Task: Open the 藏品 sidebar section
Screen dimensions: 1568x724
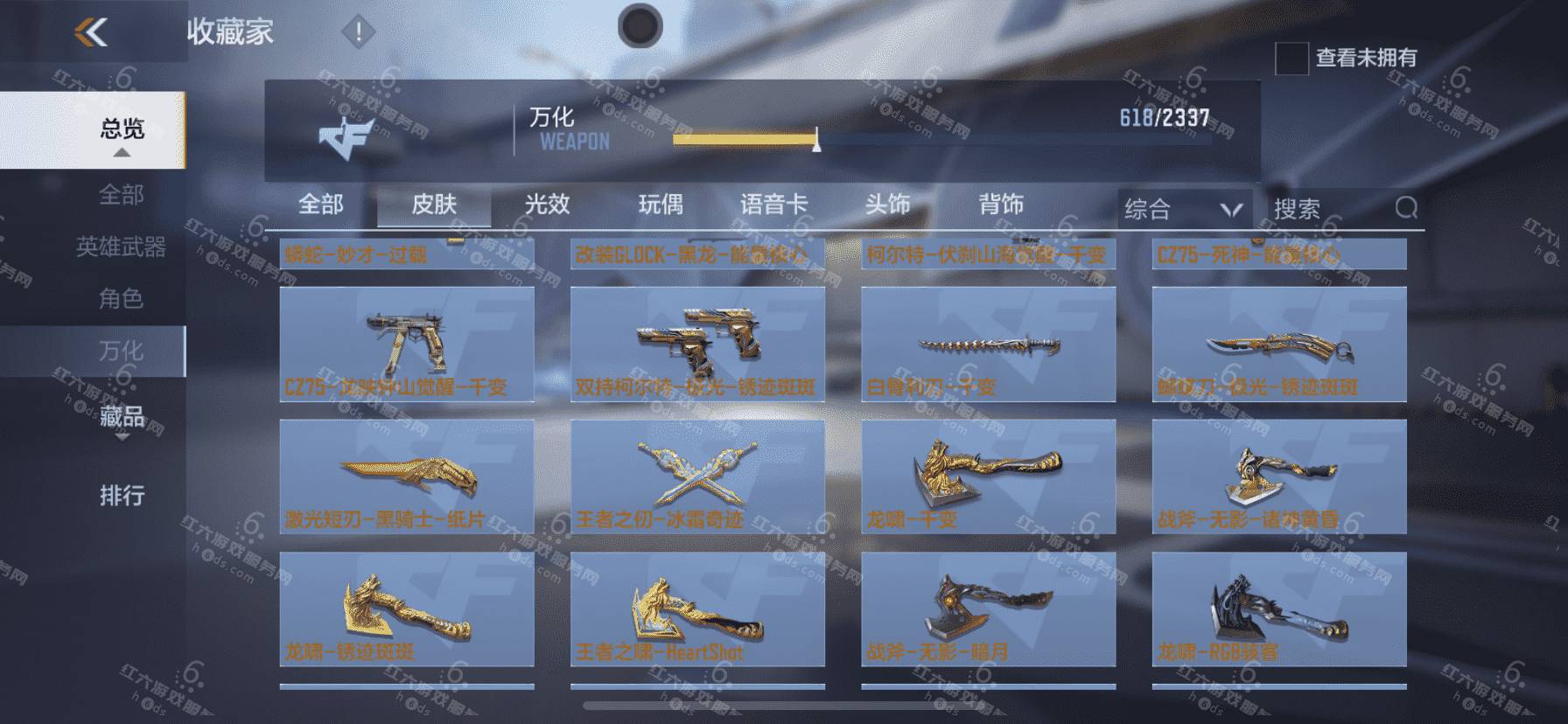Action: pyautogui.click(x=122, y=416)
